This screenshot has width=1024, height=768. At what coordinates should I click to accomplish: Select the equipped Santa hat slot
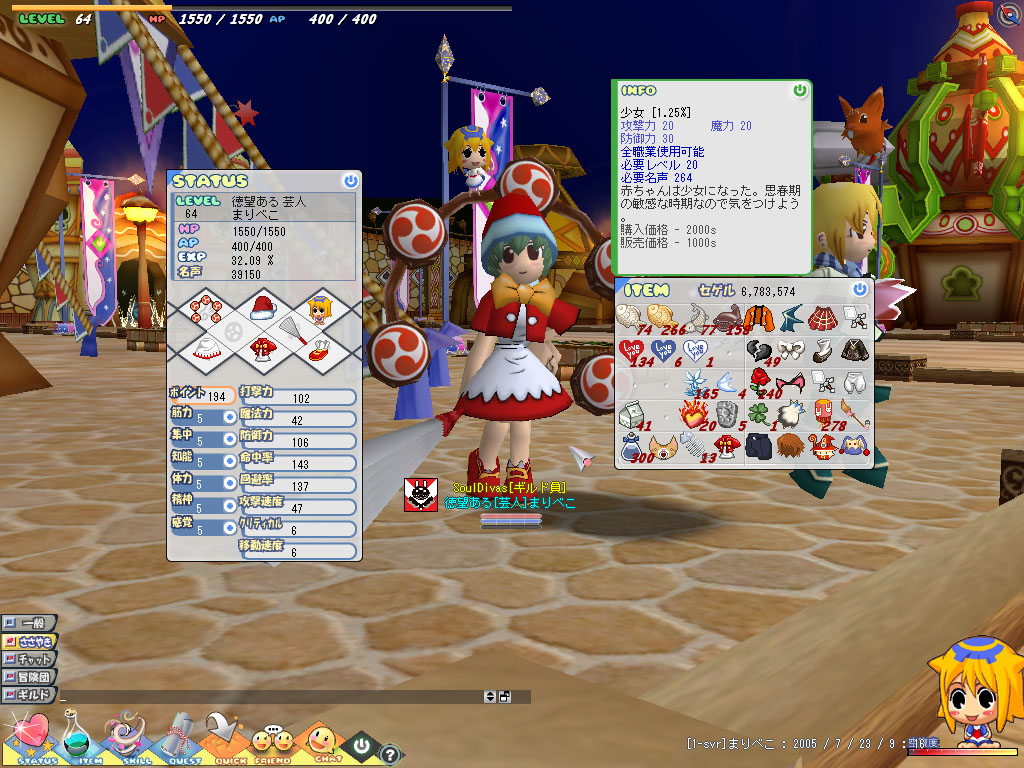[261, 306]
